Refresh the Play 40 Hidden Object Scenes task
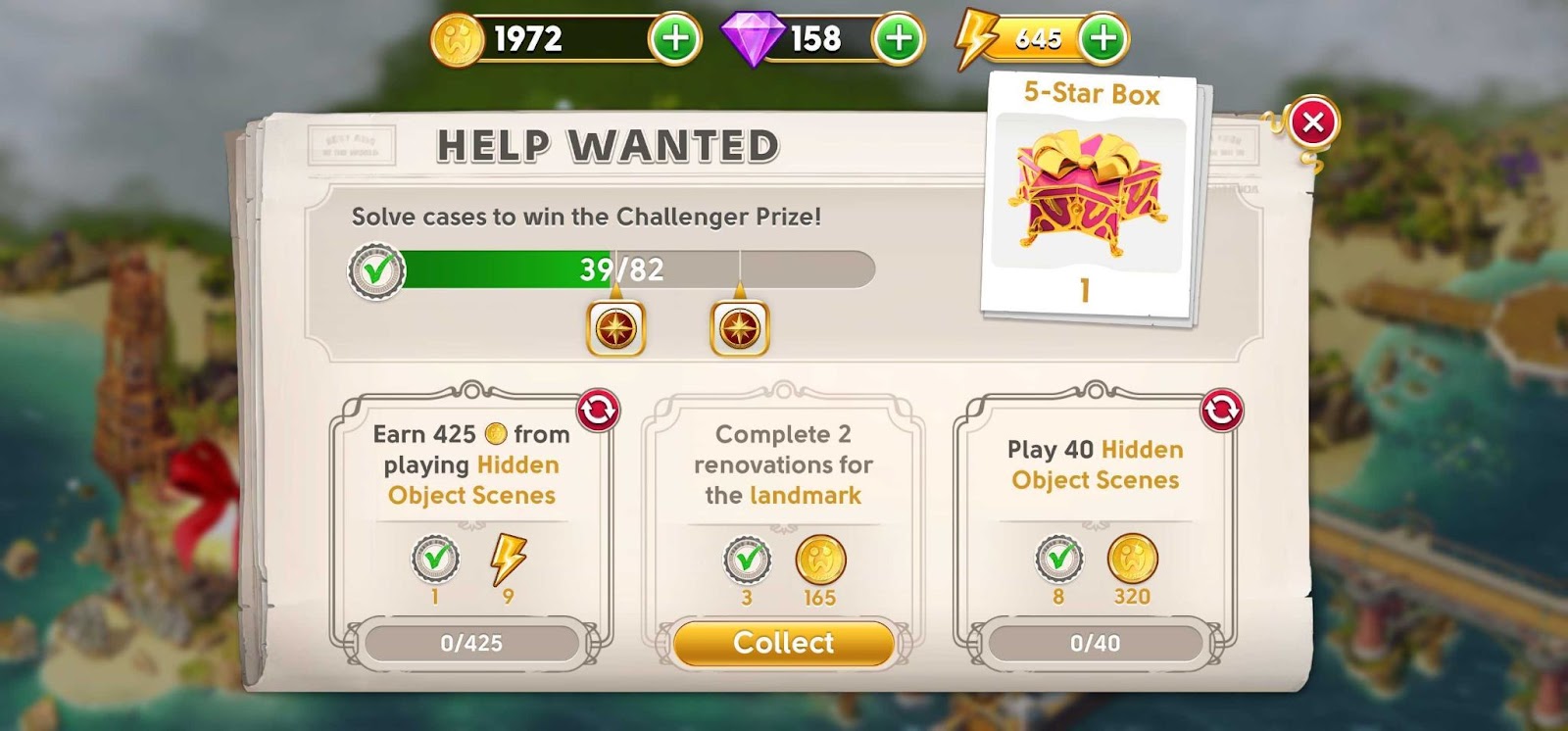The width and height of the screenshot is (1568, 731). [x=1221, y=411]
